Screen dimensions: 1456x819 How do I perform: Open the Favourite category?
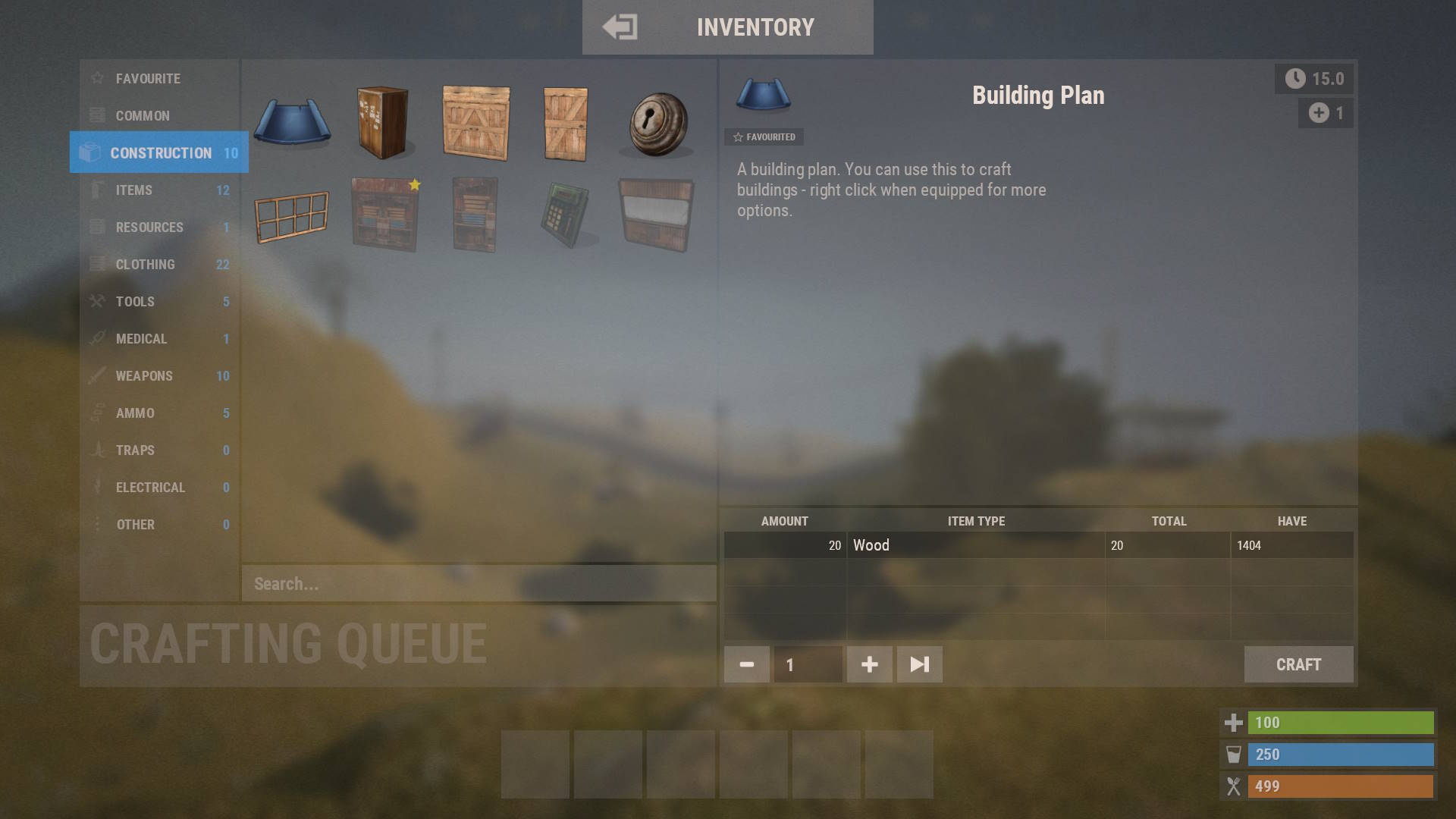pyautogui.click(x=148, y=79)
